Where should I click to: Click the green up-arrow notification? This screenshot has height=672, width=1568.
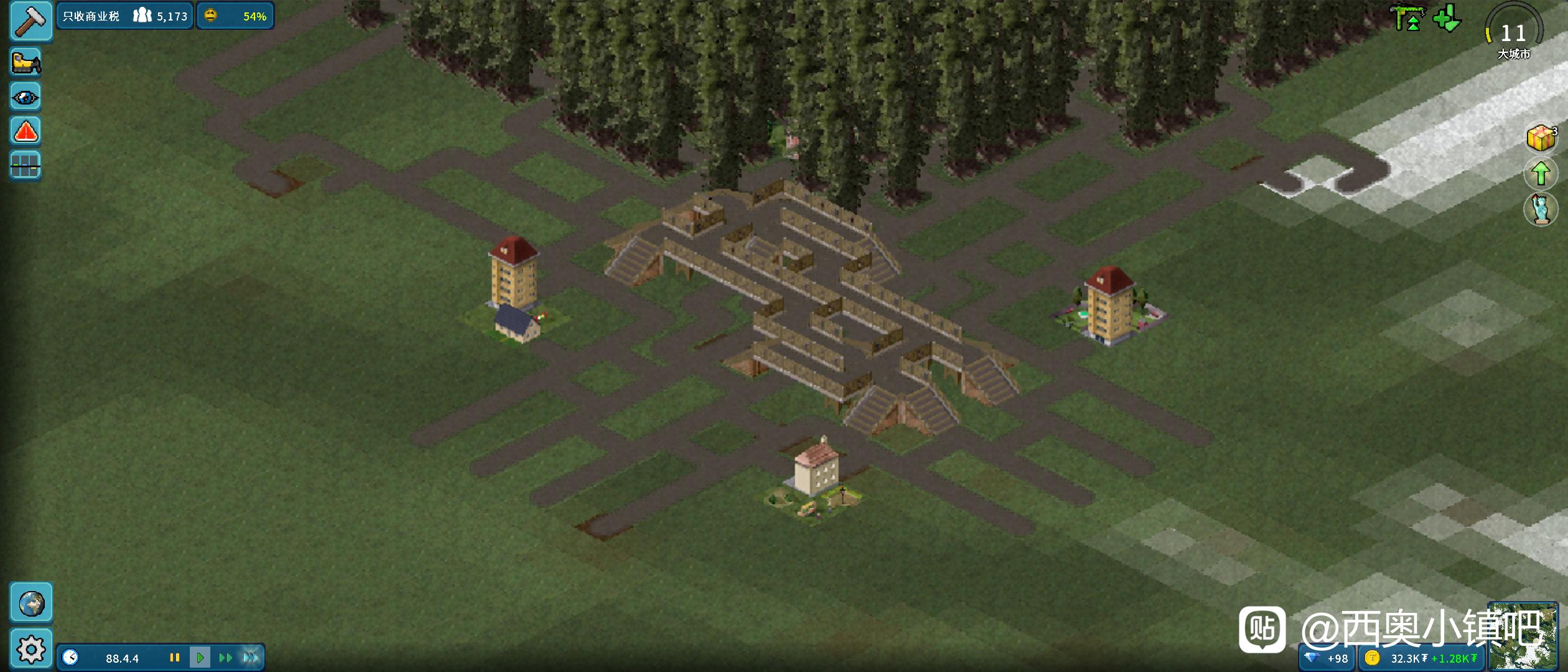(1541, 173)
